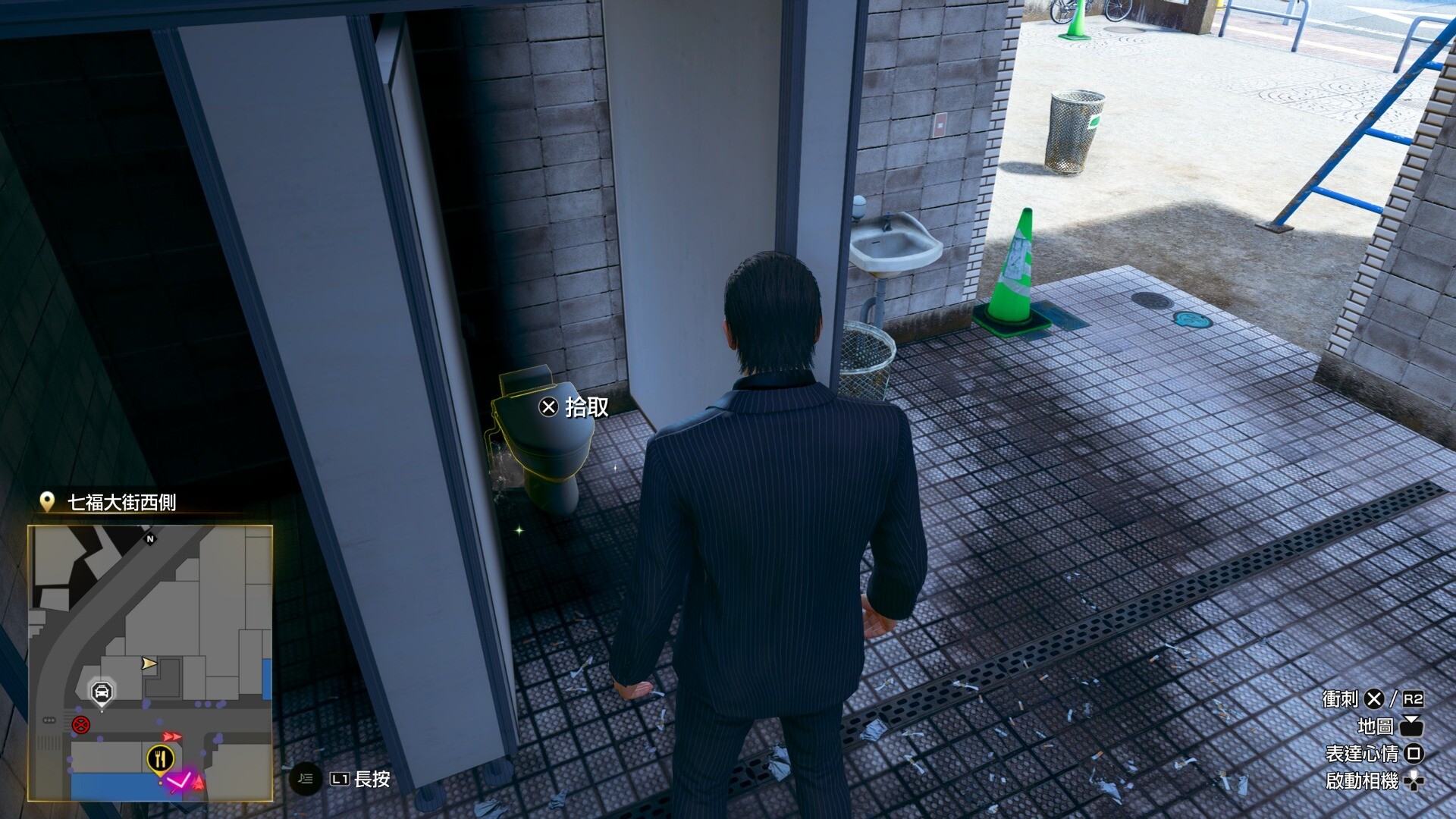Click the 七福大街西側 location label
Image resolution: width=1456 pixels, height=819 pixels.
click(121, 503)
